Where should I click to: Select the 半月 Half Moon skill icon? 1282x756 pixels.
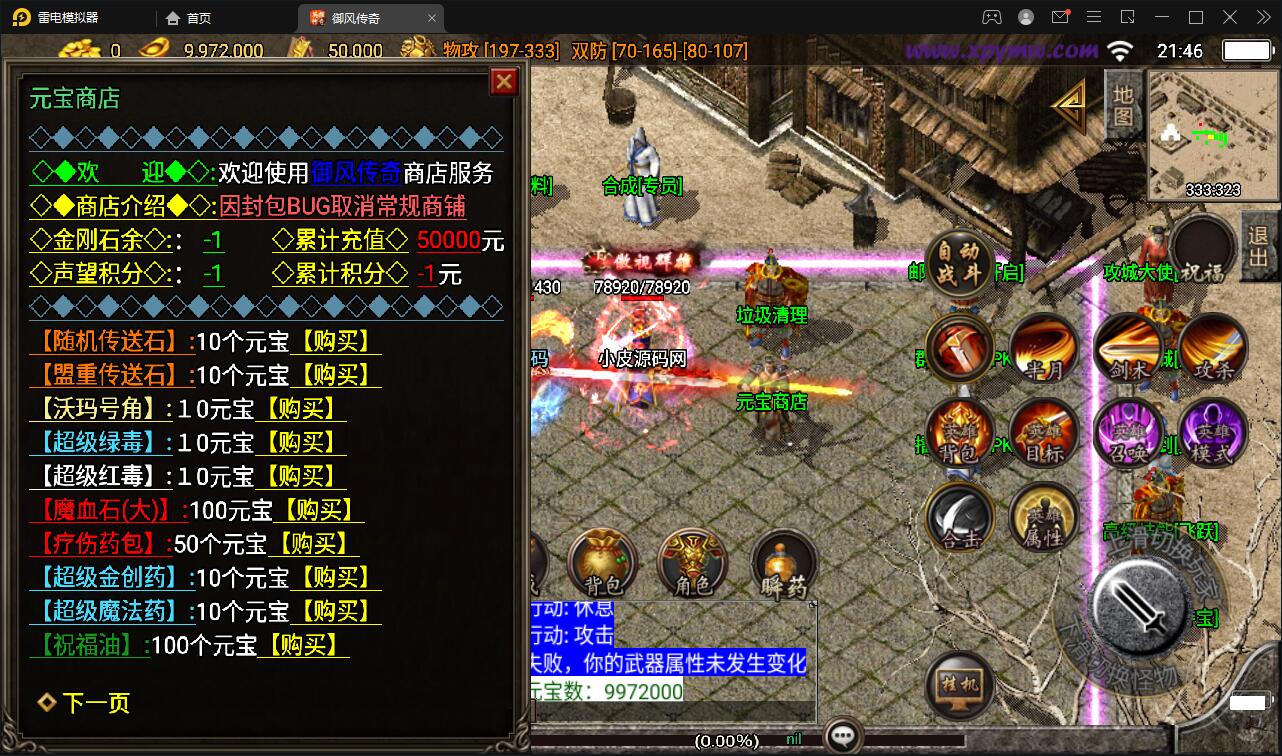click(x=1043, y=349)
